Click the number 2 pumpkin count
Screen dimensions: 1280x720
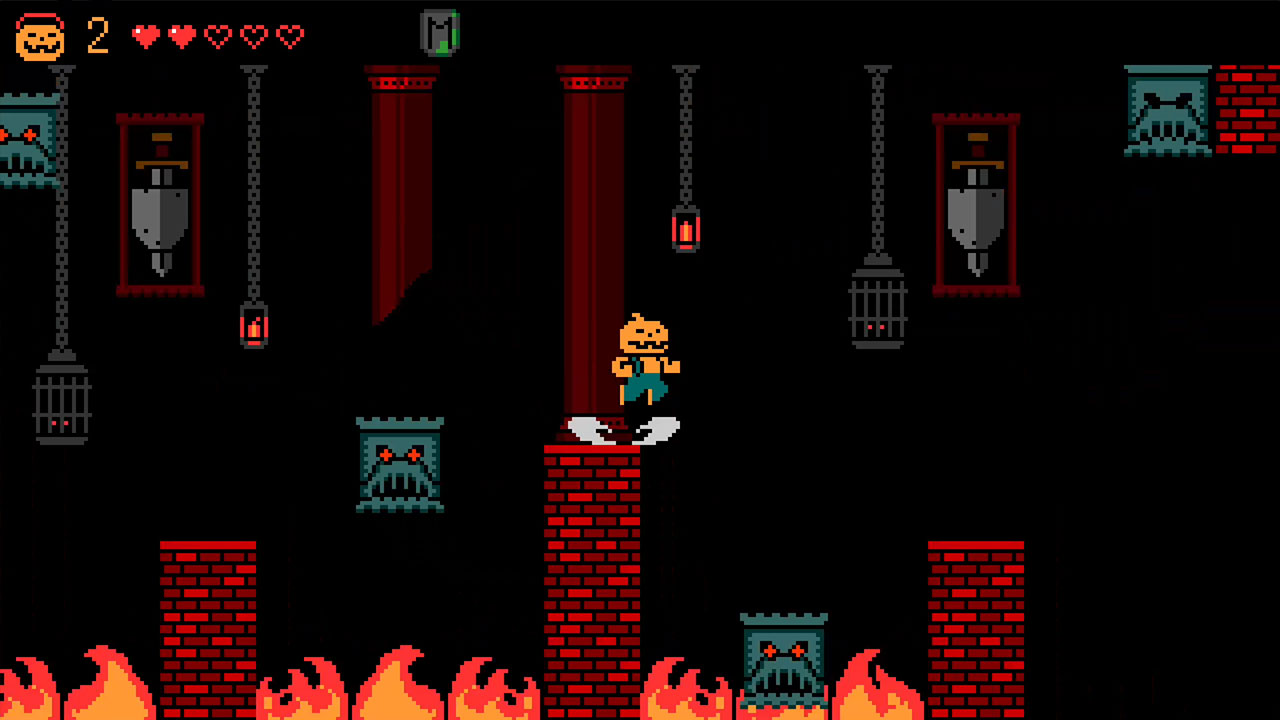(96, 37)
